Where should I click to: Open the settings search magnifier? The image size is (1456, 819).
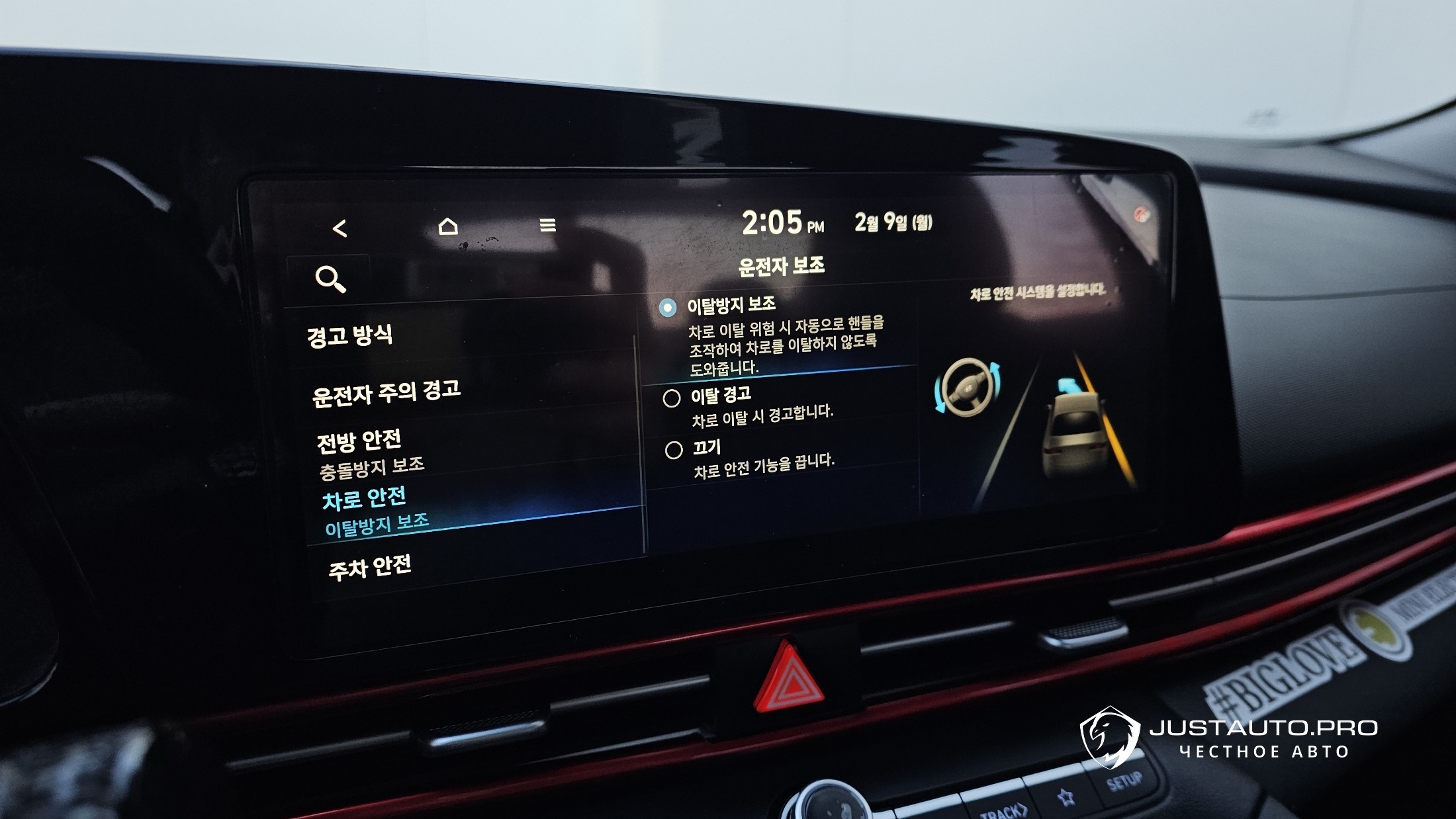(330, 279)
